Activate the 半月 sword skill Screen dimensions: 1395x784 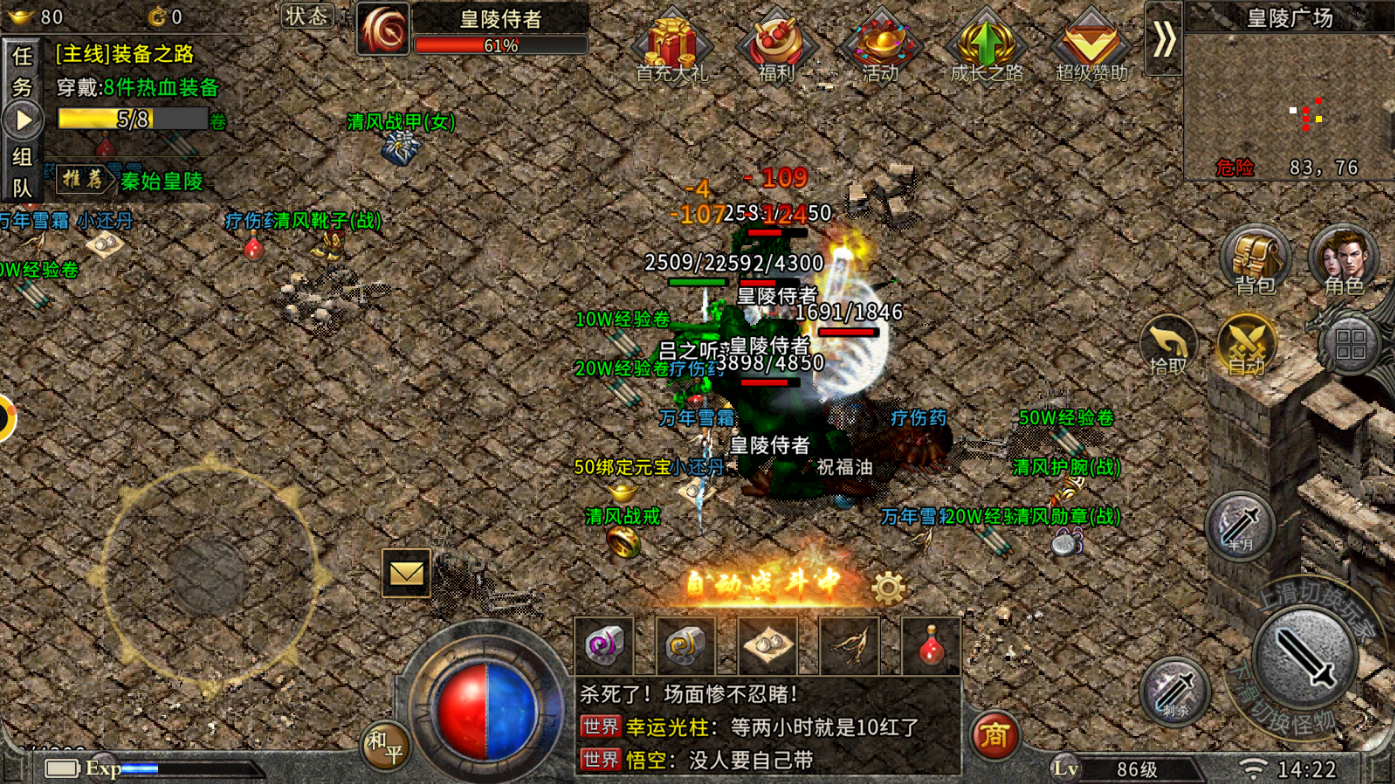pyautogui.click(x=1240, y=526)
